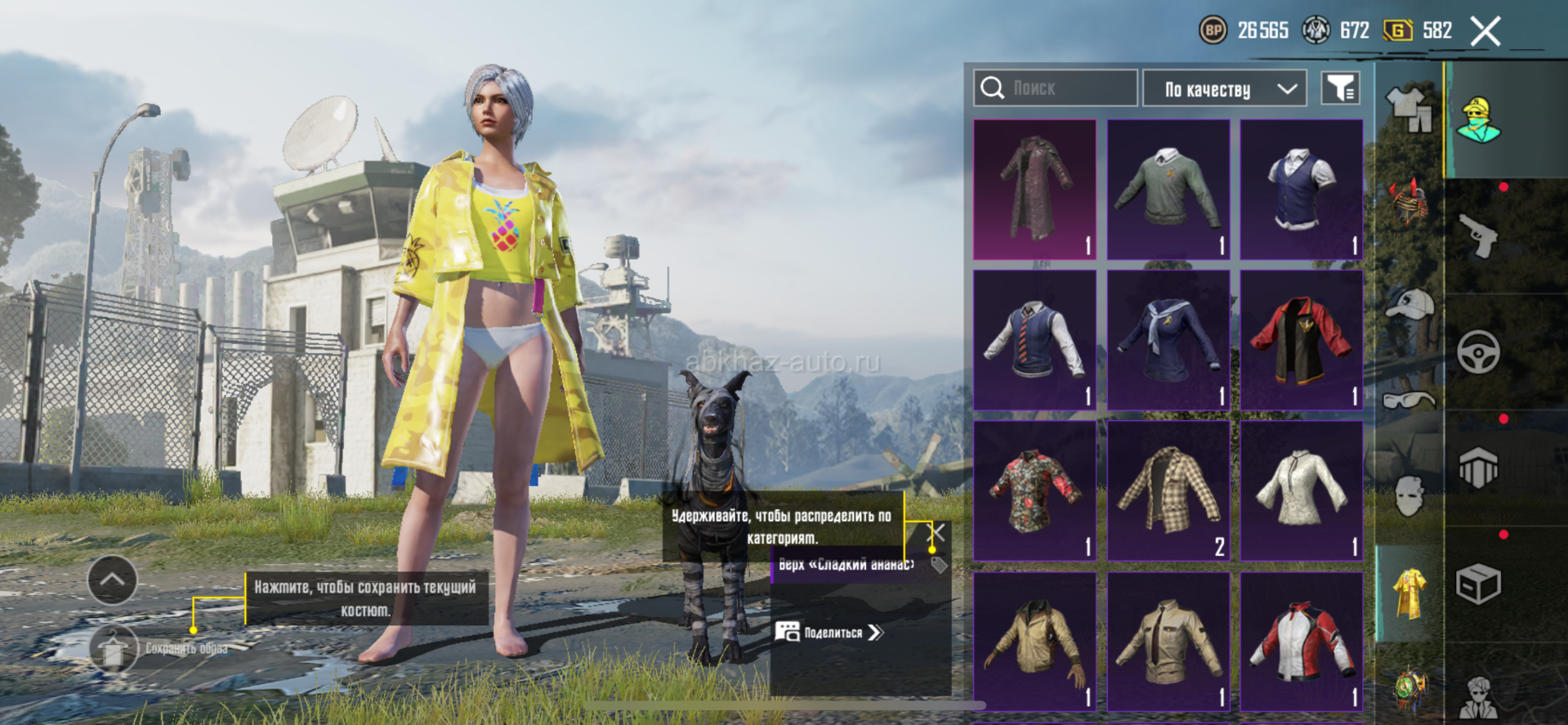This screenshot has height=725, width=1568.
Task: Click the search field labeled Поиск
Action: pos(1055,88)
